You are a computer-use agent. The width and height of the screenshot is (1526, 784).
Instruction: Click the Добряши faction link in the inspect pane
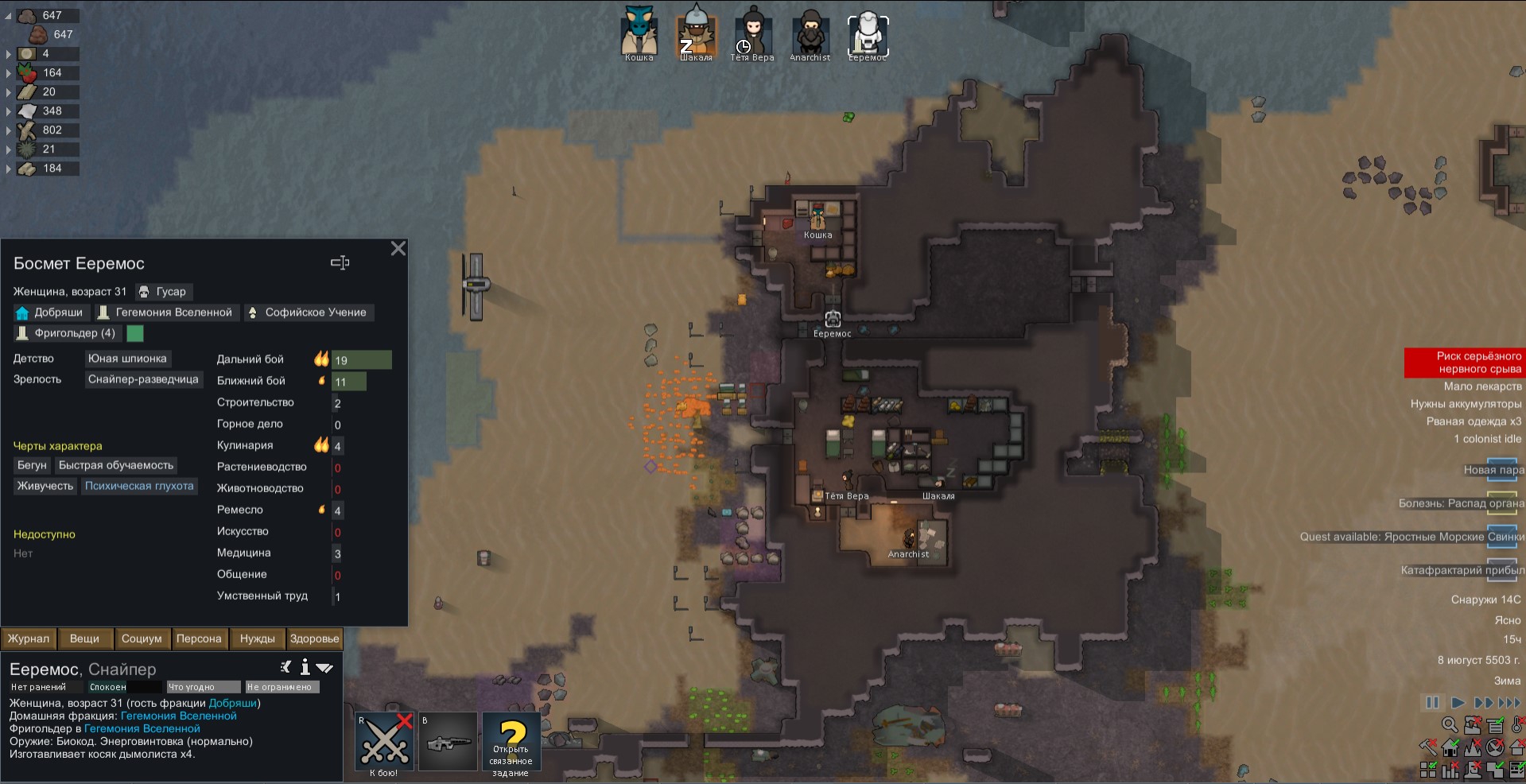[x=232, y=703]
